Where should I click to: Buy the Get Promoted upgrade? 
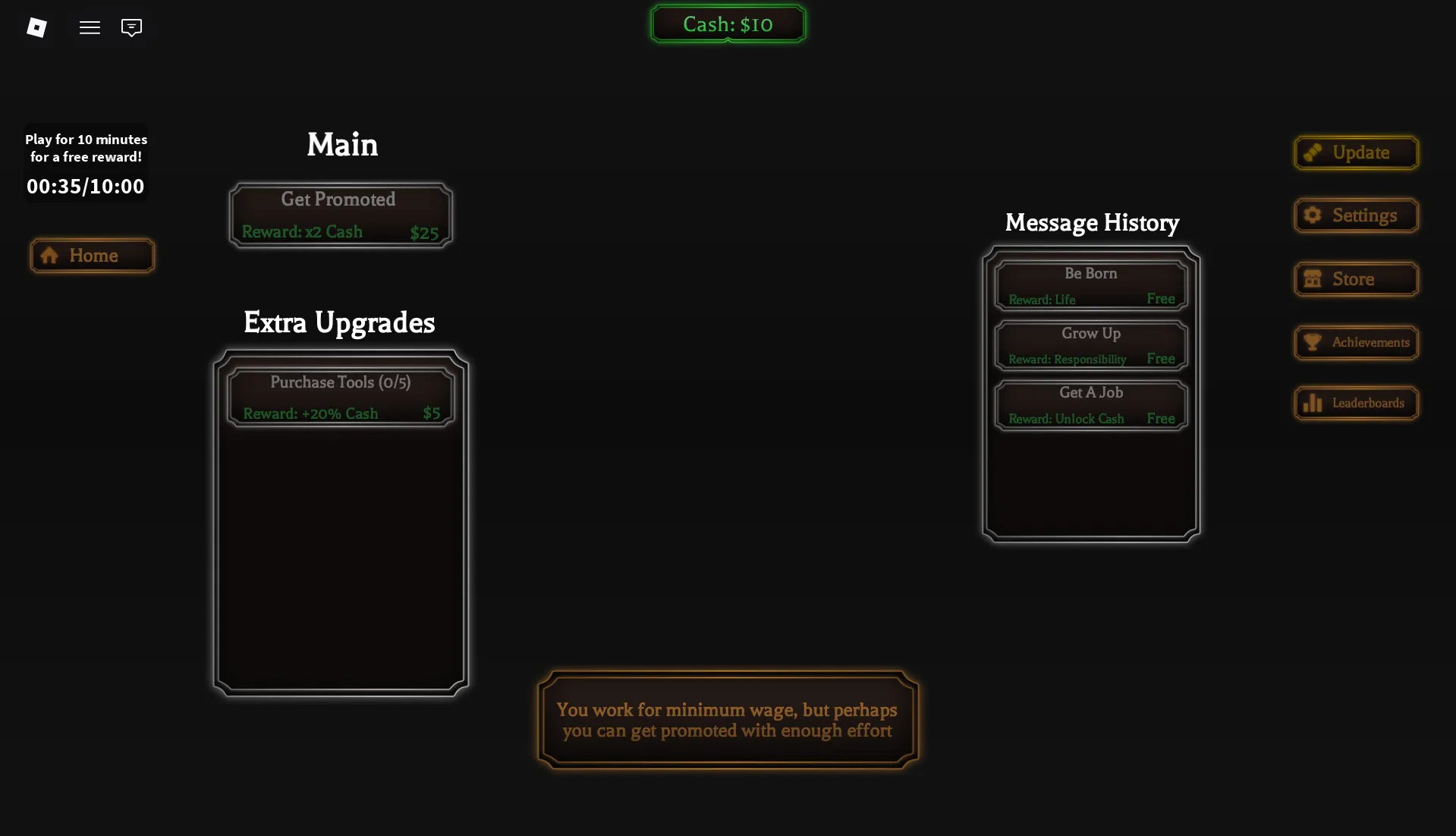tap(341, 215)
